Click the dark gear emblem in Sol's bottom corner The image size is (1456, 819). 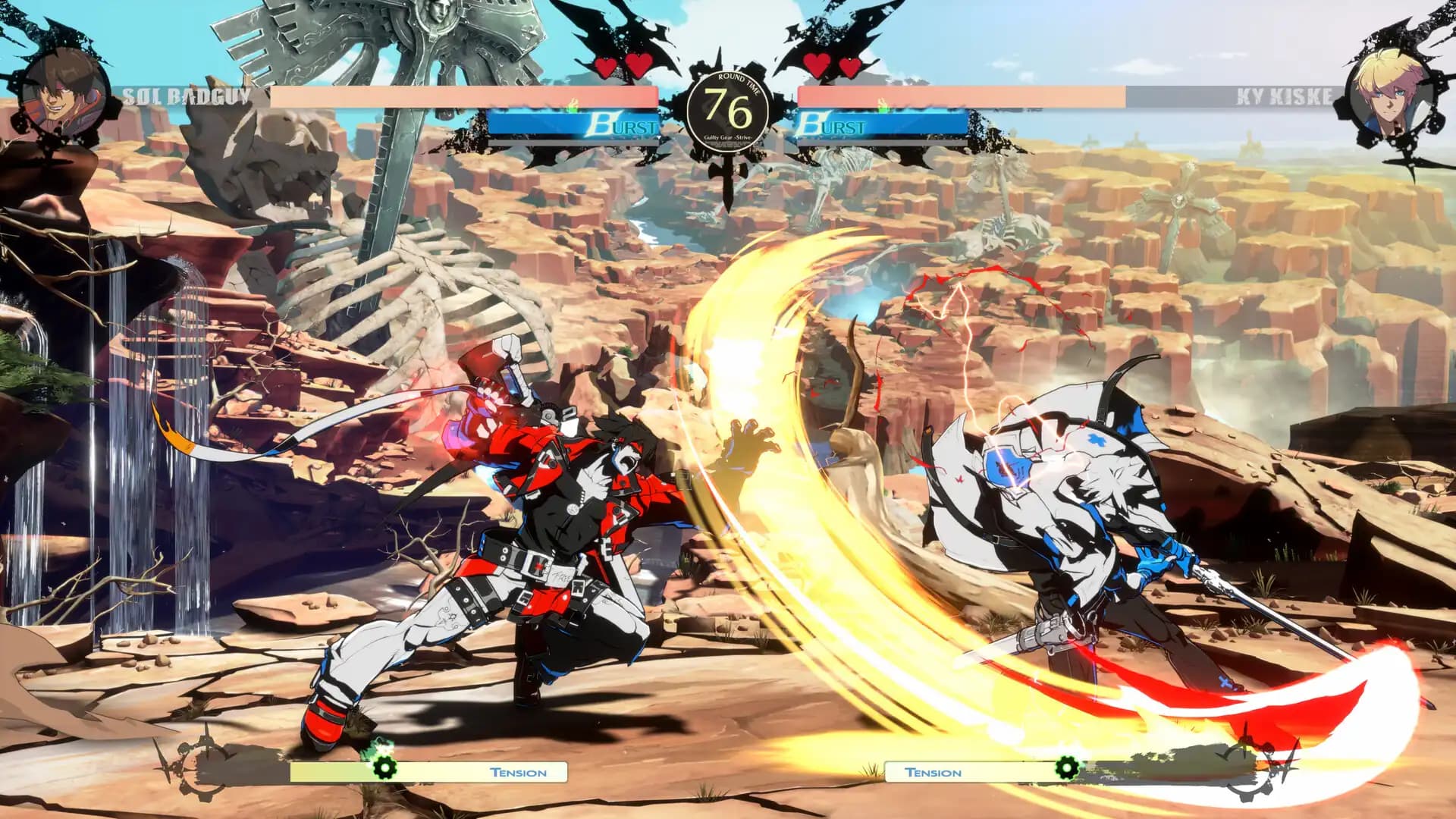201,770
